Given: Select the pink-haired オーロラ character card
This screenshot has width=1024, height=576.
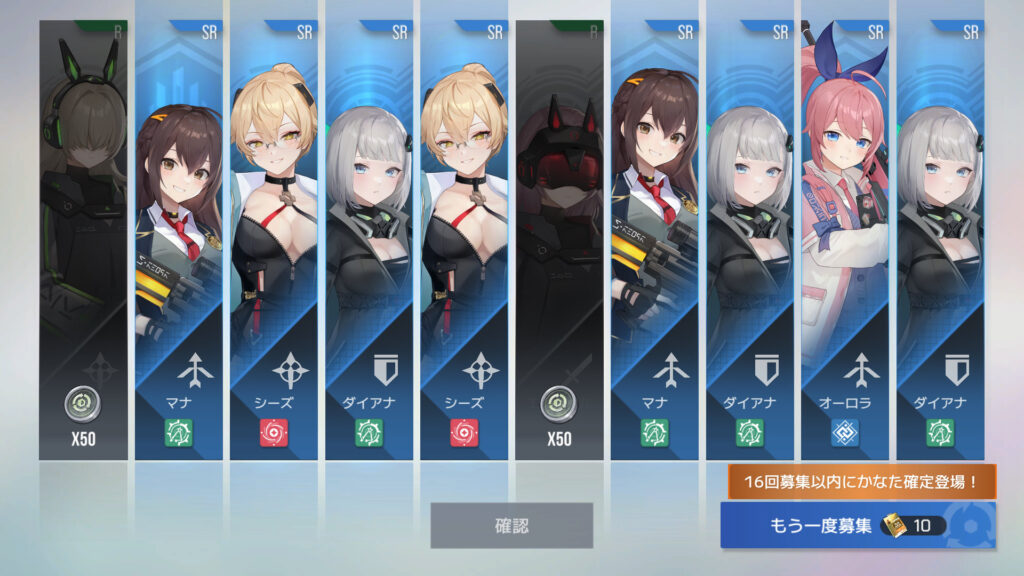Looking at the screenshot, I should (845, 240).
